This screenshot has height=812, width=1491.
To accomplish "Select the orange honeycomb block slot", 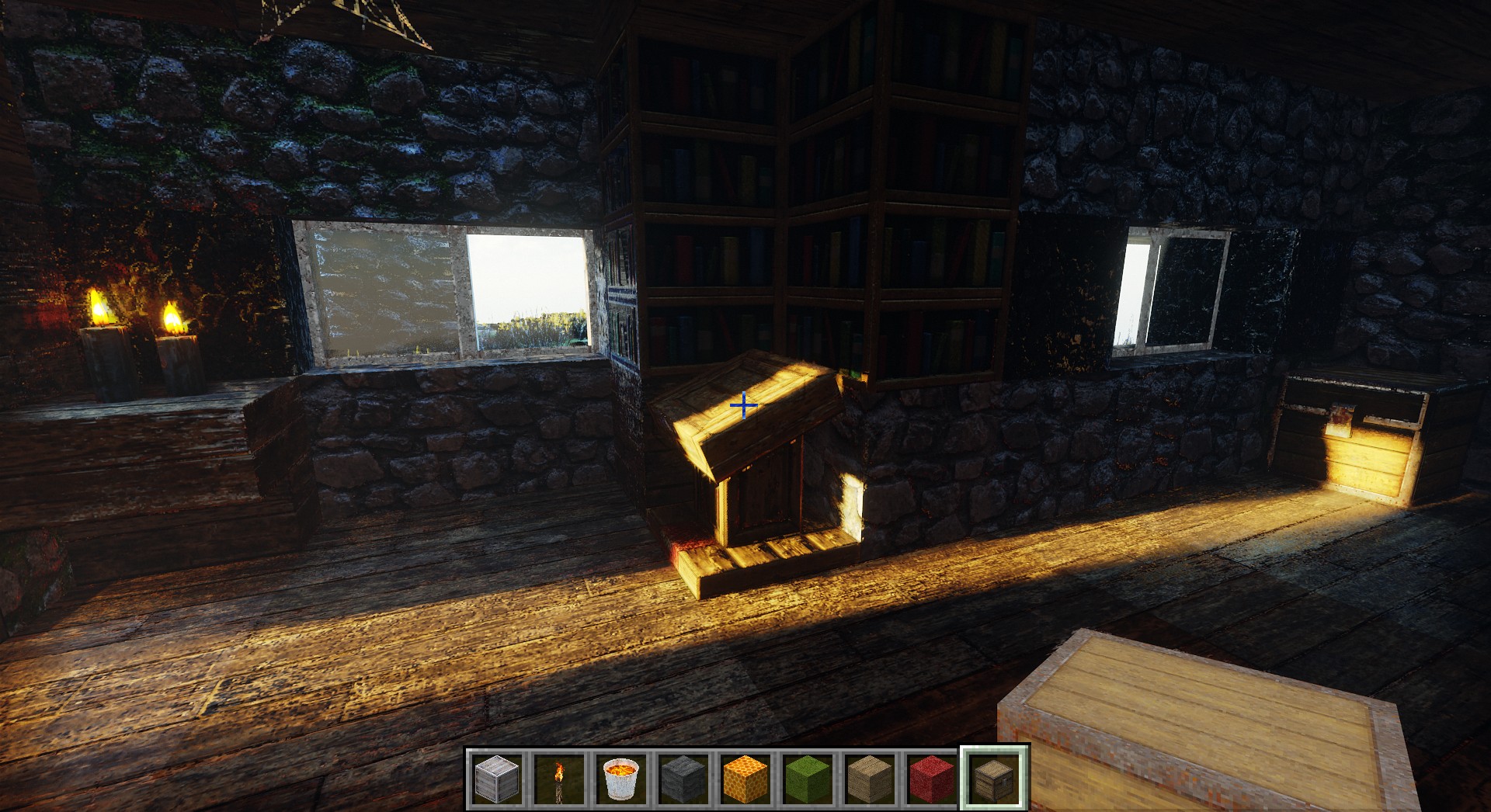I will pos(745,778).
